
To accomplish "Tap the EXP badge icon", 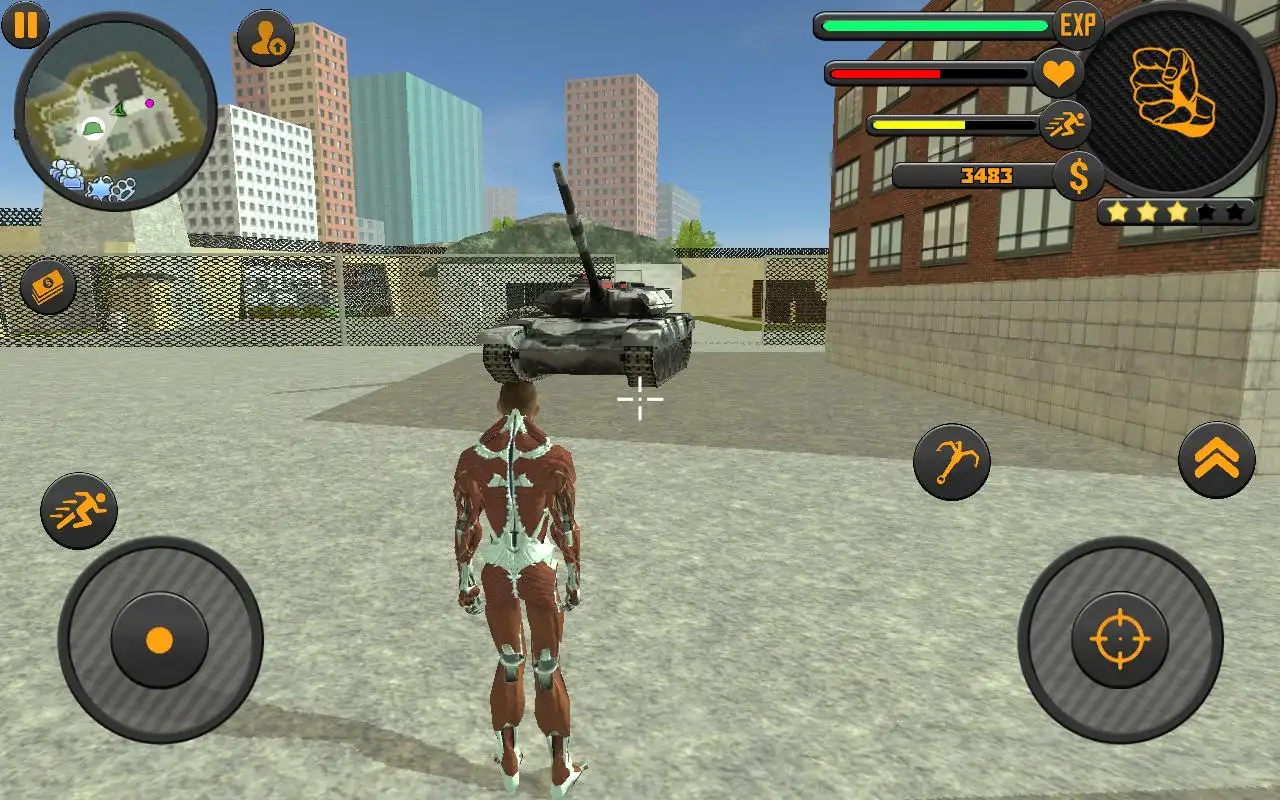I will (x=1078, y=23).
